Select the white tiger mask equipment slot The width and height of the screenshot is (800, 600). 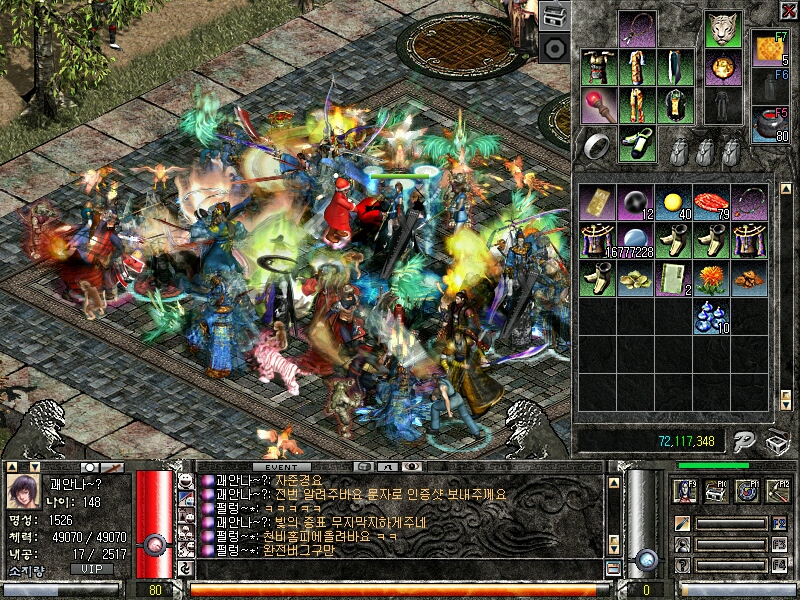tap(723, 30)
